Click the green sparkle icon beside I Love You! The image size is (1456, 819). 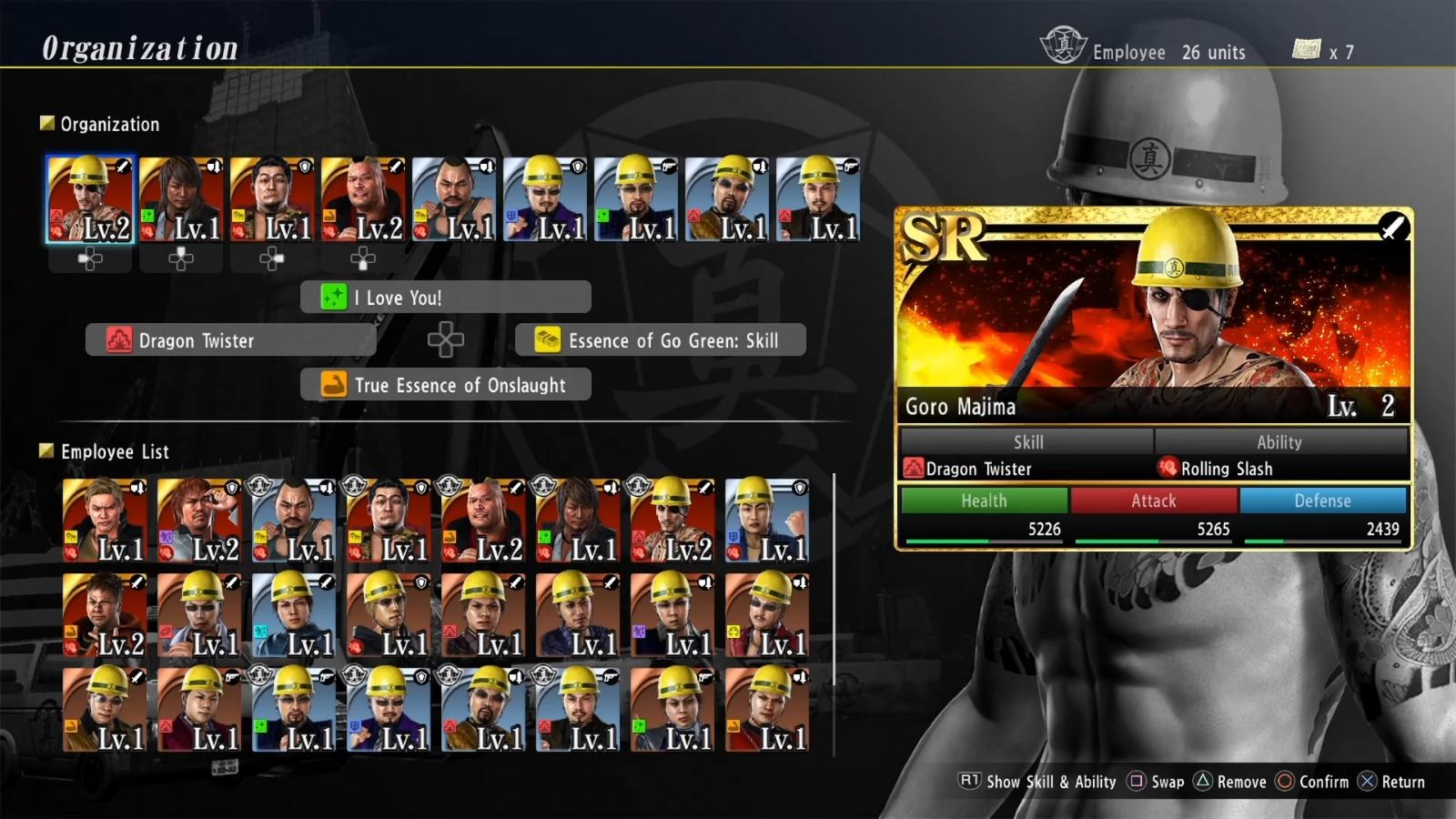point(336,297)
